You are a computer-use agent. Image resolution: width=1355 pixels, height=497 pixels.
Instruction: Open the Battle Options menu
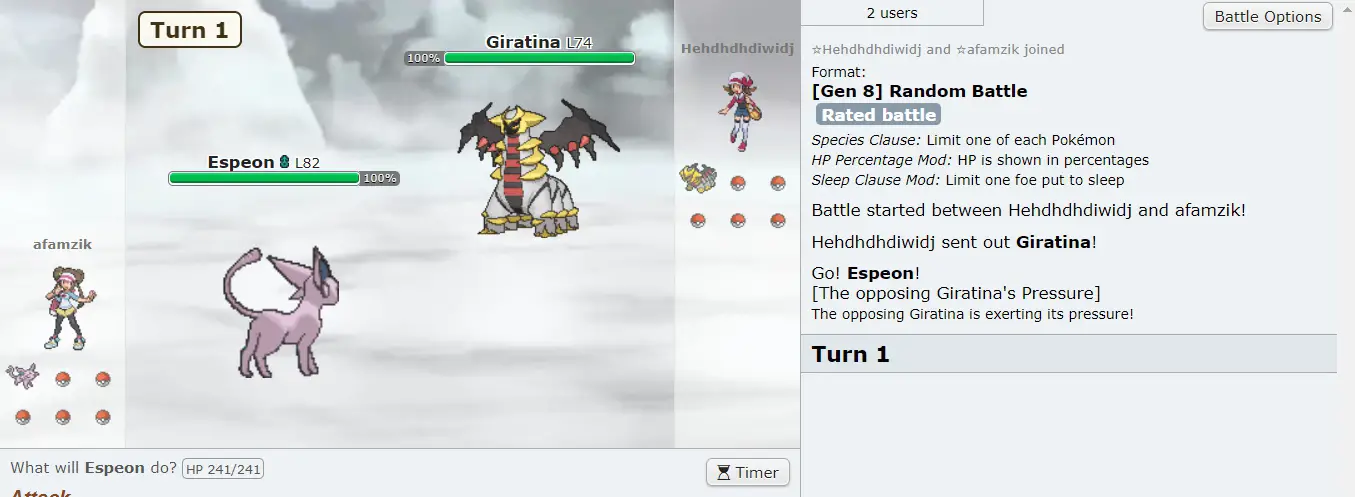coord(1267,16)
